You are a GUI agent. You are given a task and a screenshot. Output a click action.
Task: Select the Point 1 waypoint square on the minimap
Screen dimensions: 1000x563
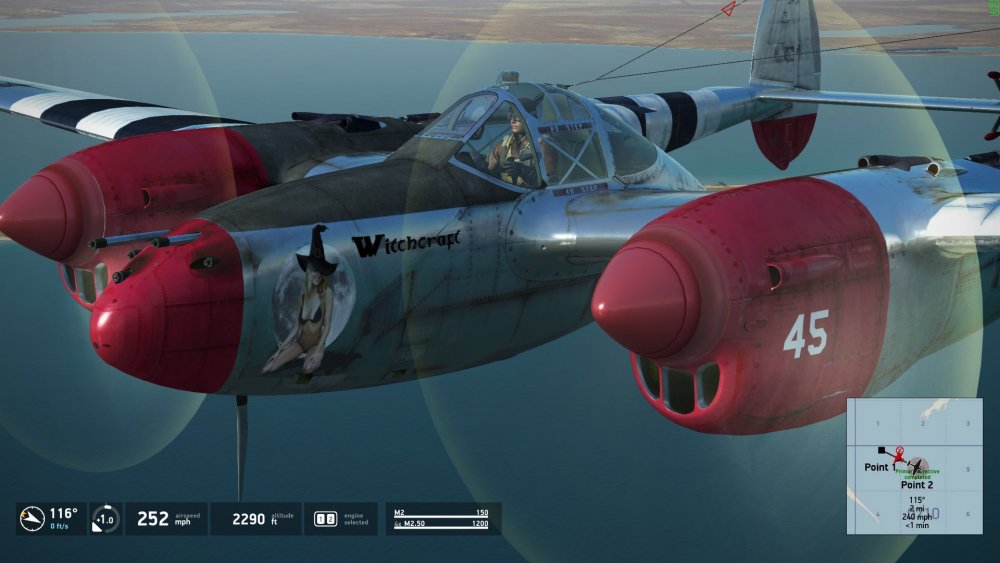tap(881, 451)
